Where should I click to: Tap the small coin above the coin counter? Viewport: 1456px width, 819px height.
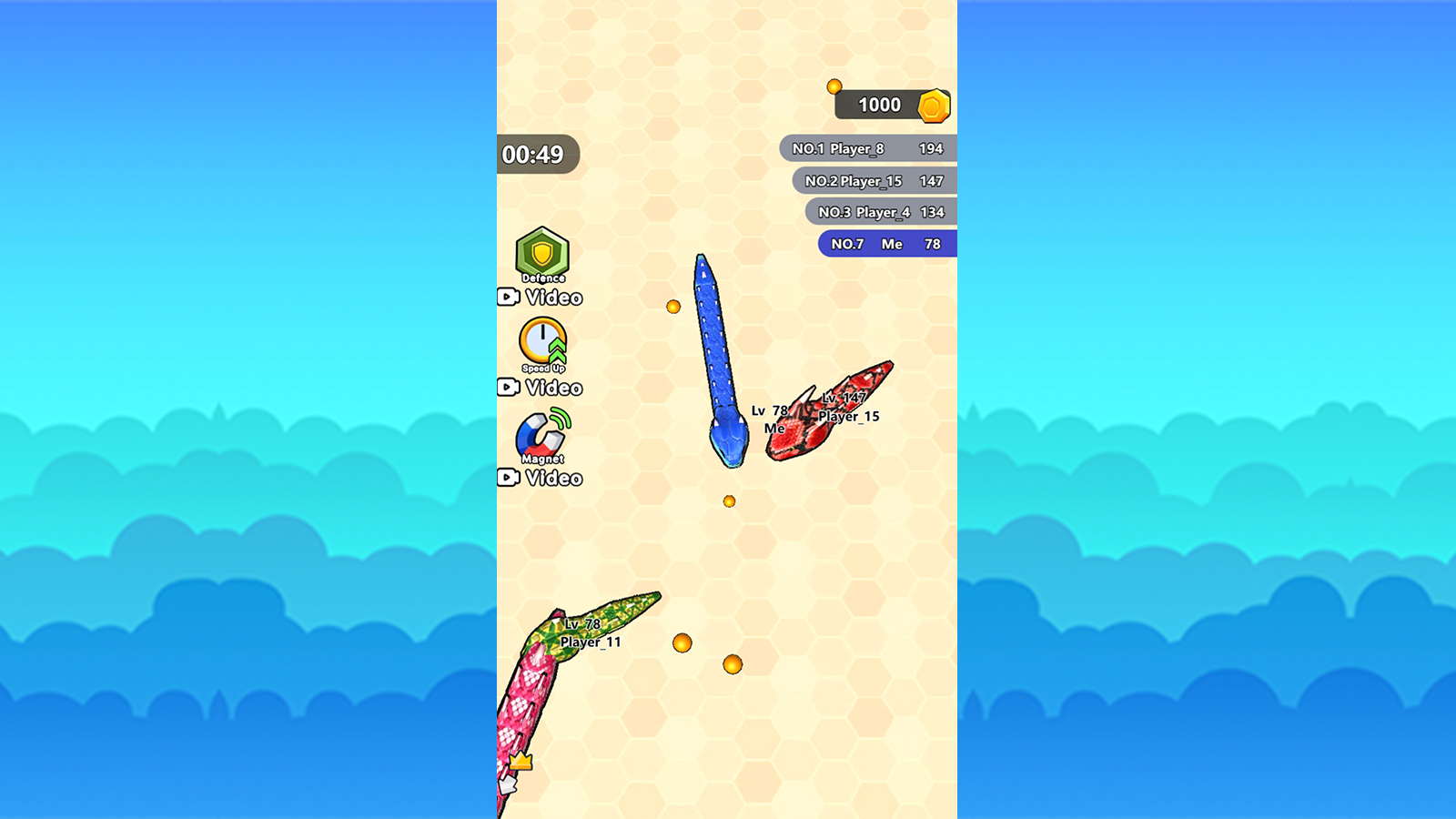pyautogui.click(x=836, y=85)
